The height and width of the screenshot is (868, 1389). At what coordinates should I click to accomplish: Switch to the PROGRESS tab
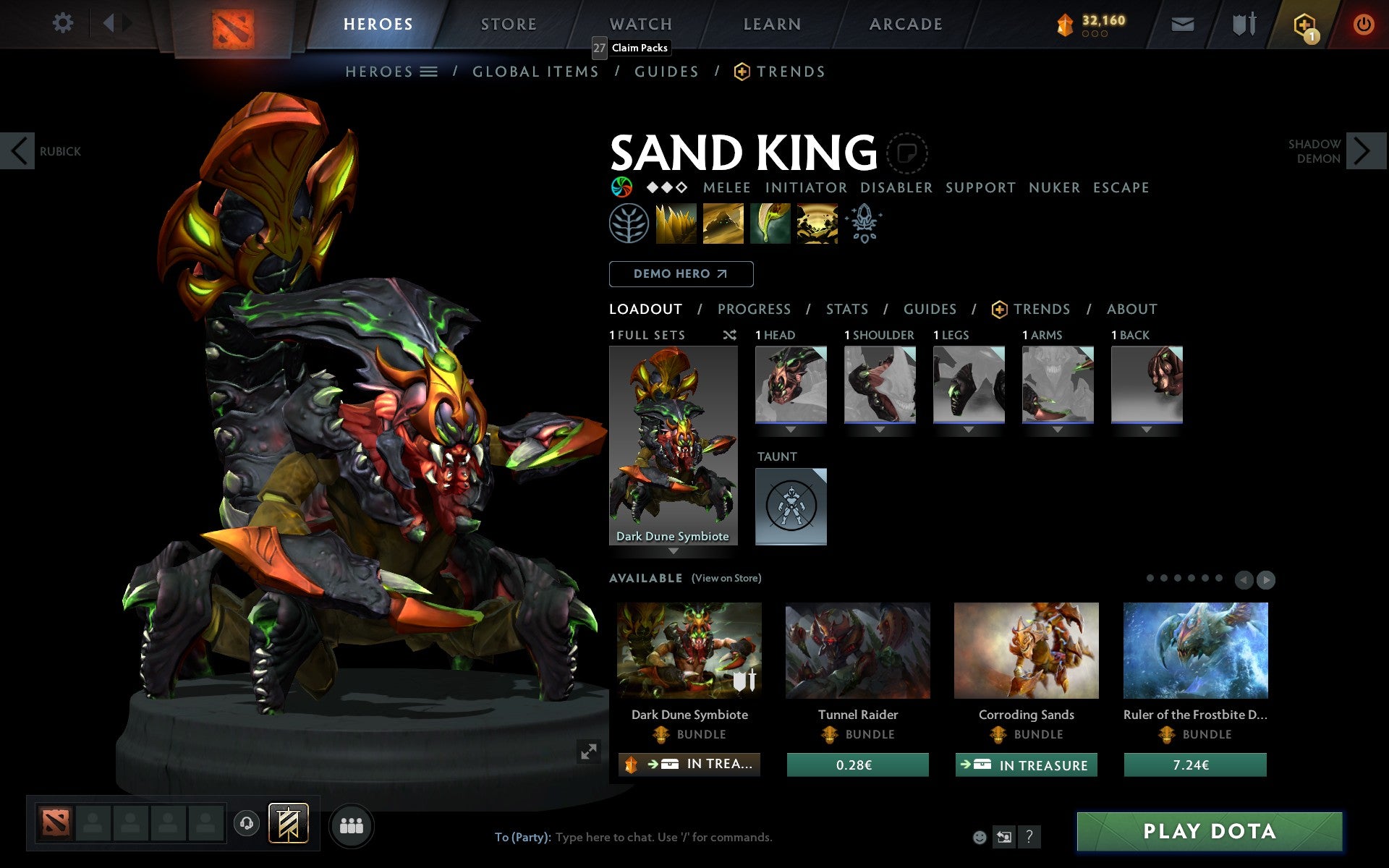click(x=754, y=309)
